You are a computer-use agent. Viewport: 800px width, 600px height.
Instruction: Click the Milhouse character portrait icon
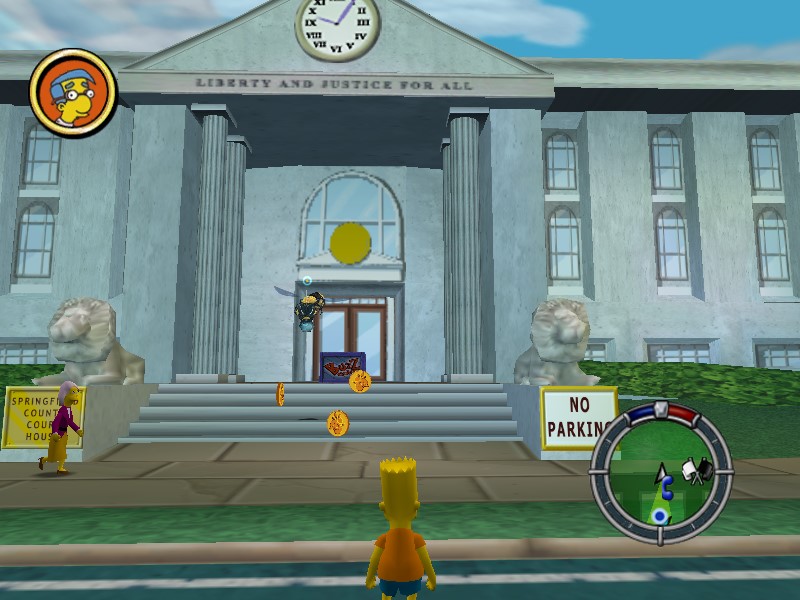pyautogui.click(x=73, y=93)
